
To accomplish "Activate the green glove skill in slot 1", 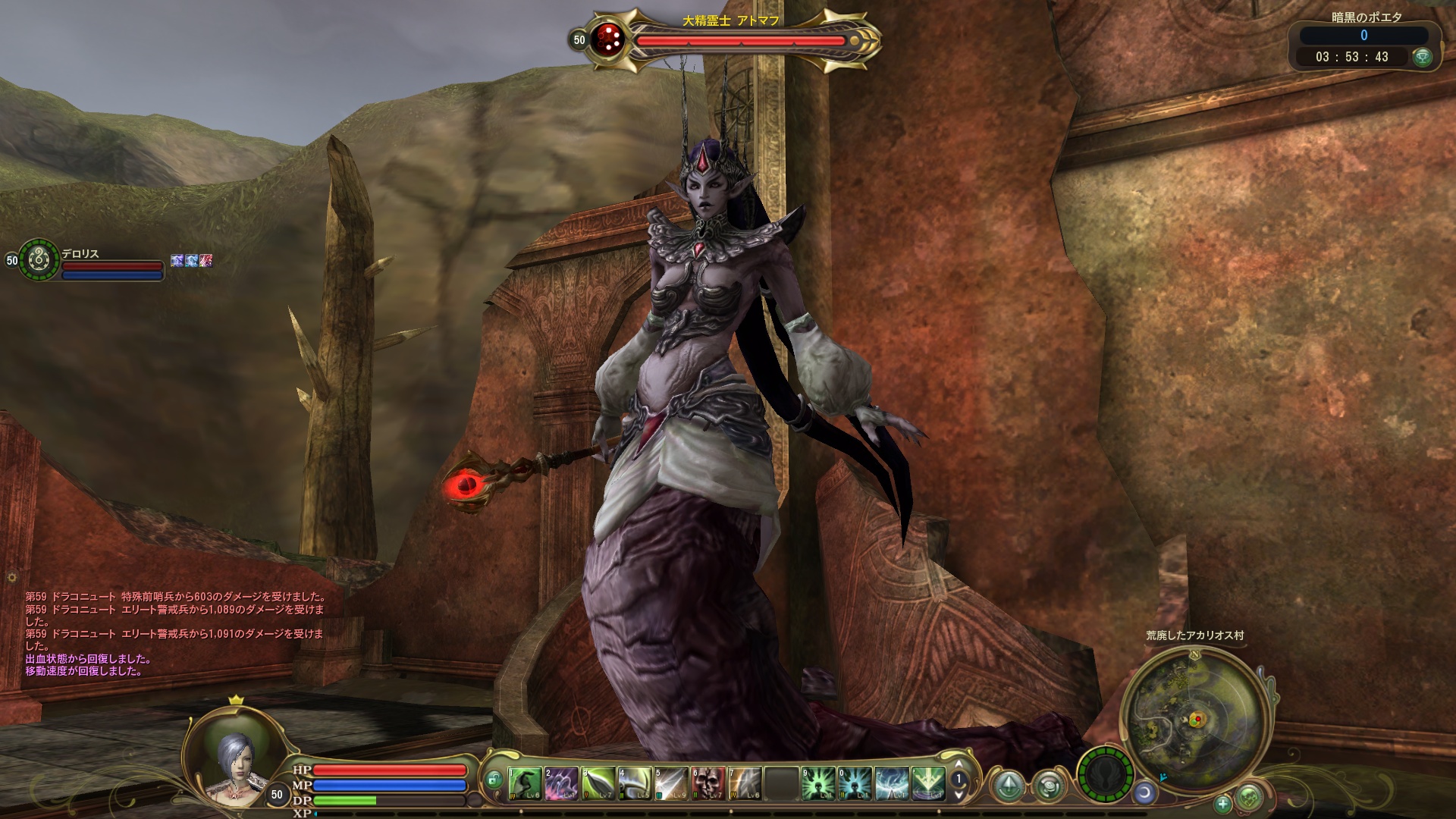I will click(525, 783).
